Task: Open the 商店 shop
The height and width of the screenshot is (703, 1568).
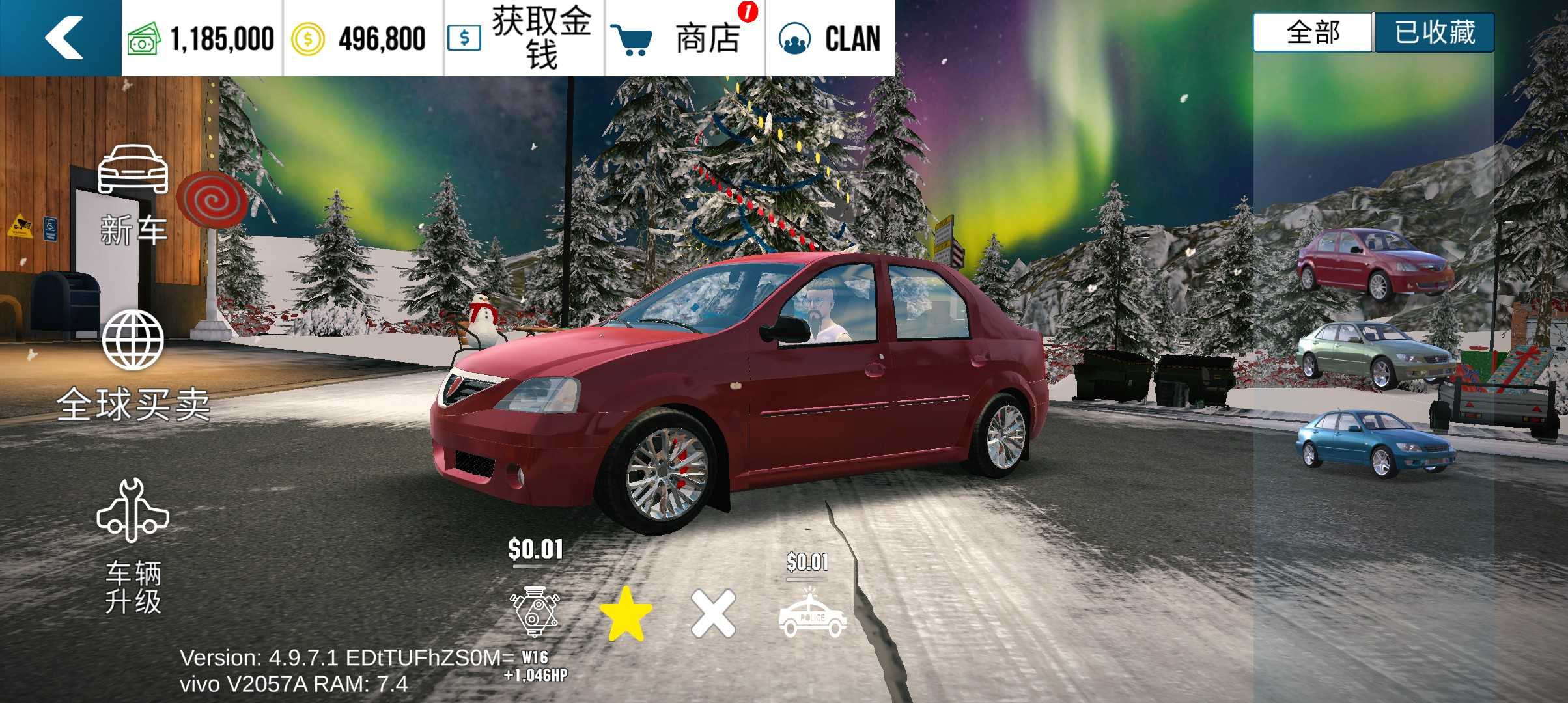Action: point(685,38)
